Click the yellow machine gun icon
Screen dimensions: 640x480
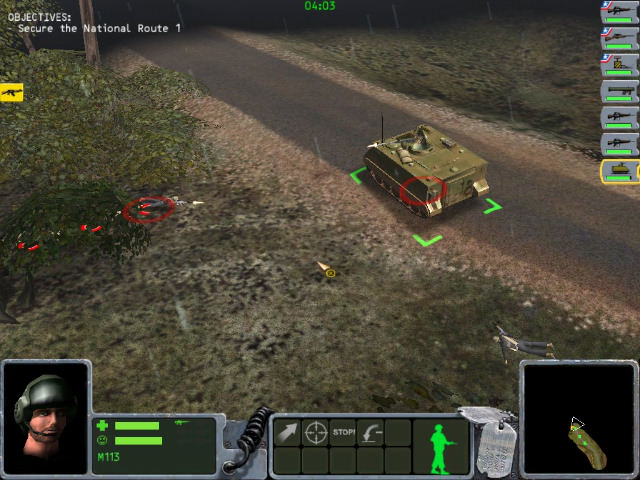(12, 92)
